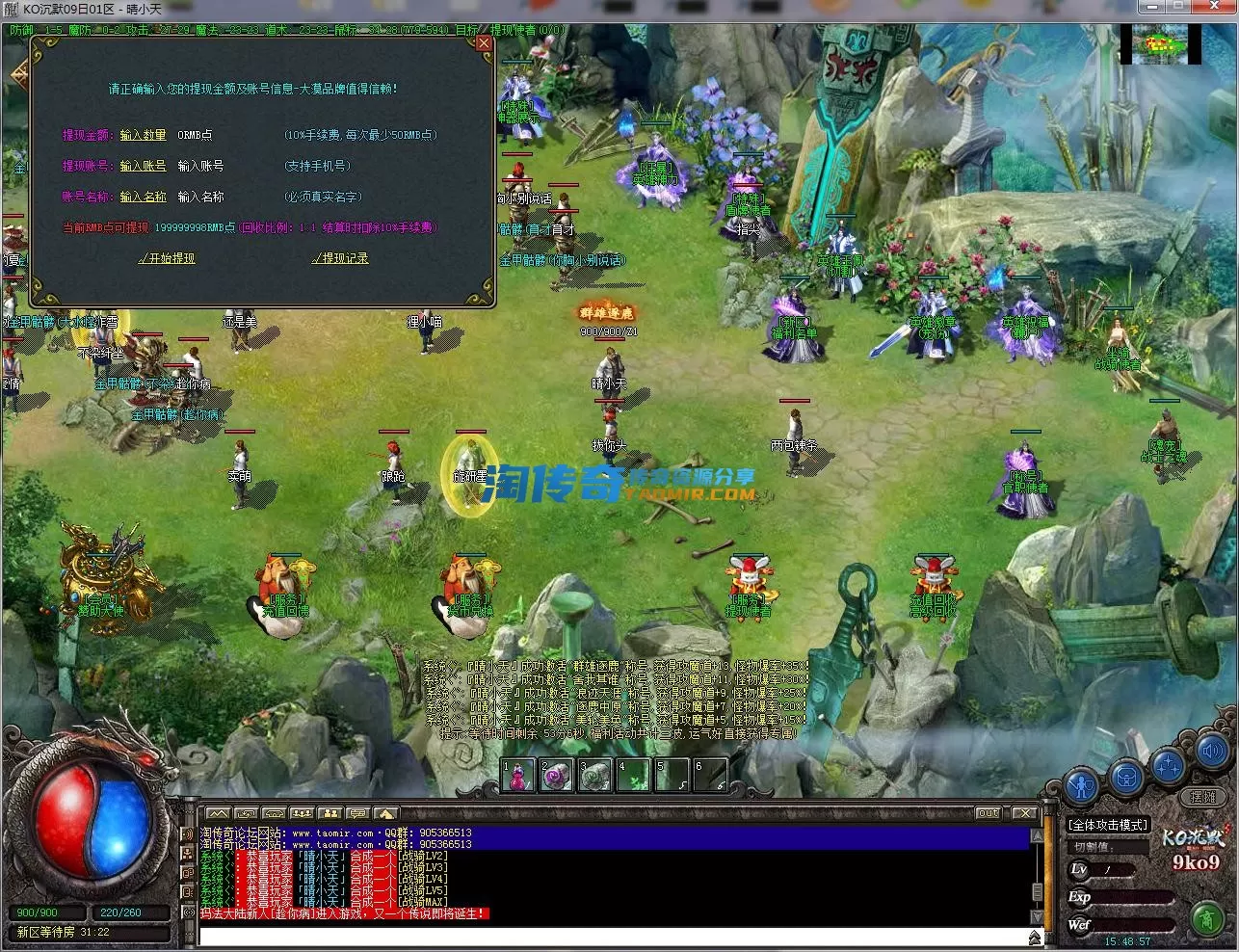Close the withdrawal dialog with the red X
The image size is (1239, 952).
point(484,43)
